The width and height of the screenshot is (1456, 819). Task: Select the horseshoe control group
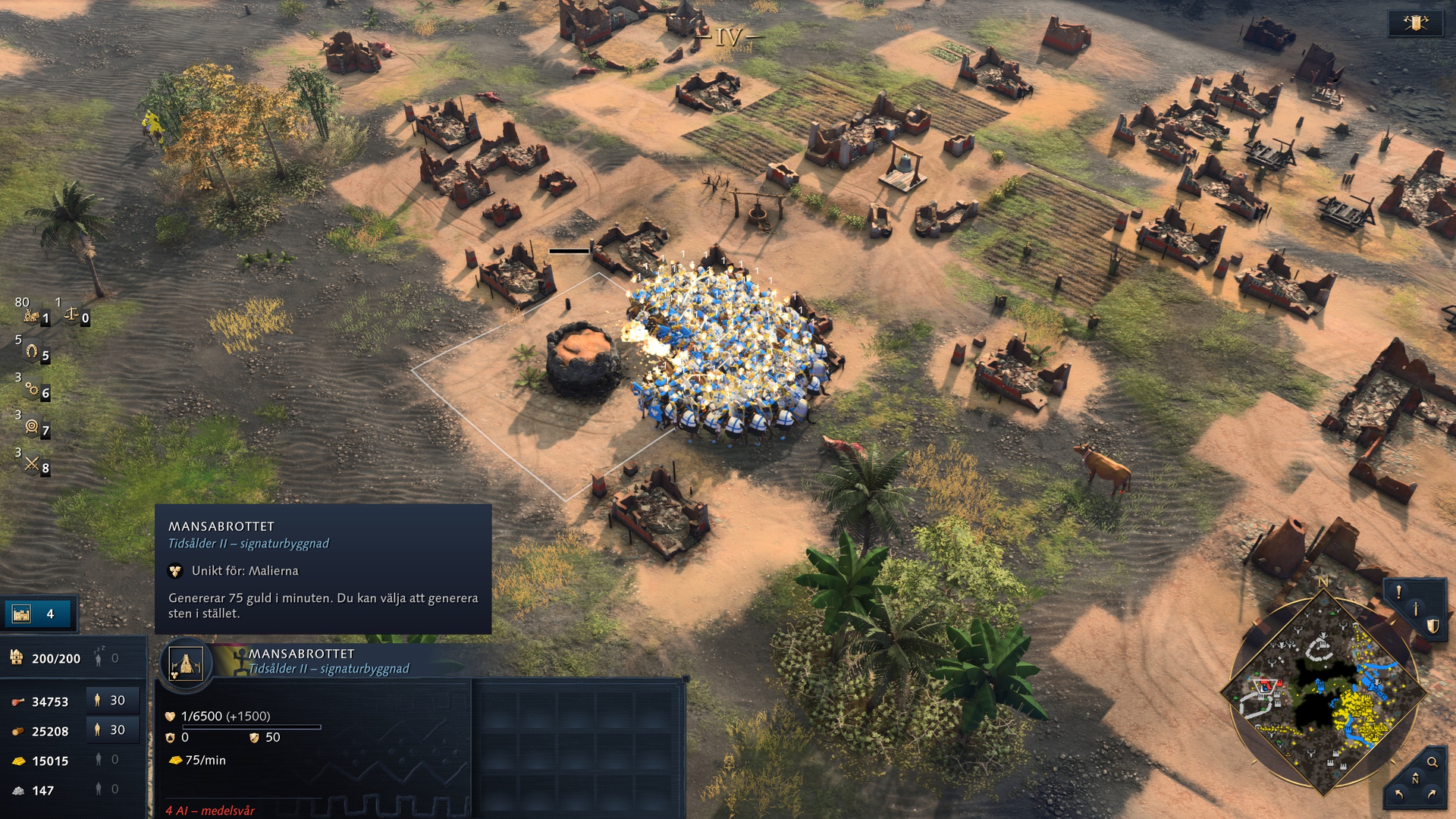[34, 353]
